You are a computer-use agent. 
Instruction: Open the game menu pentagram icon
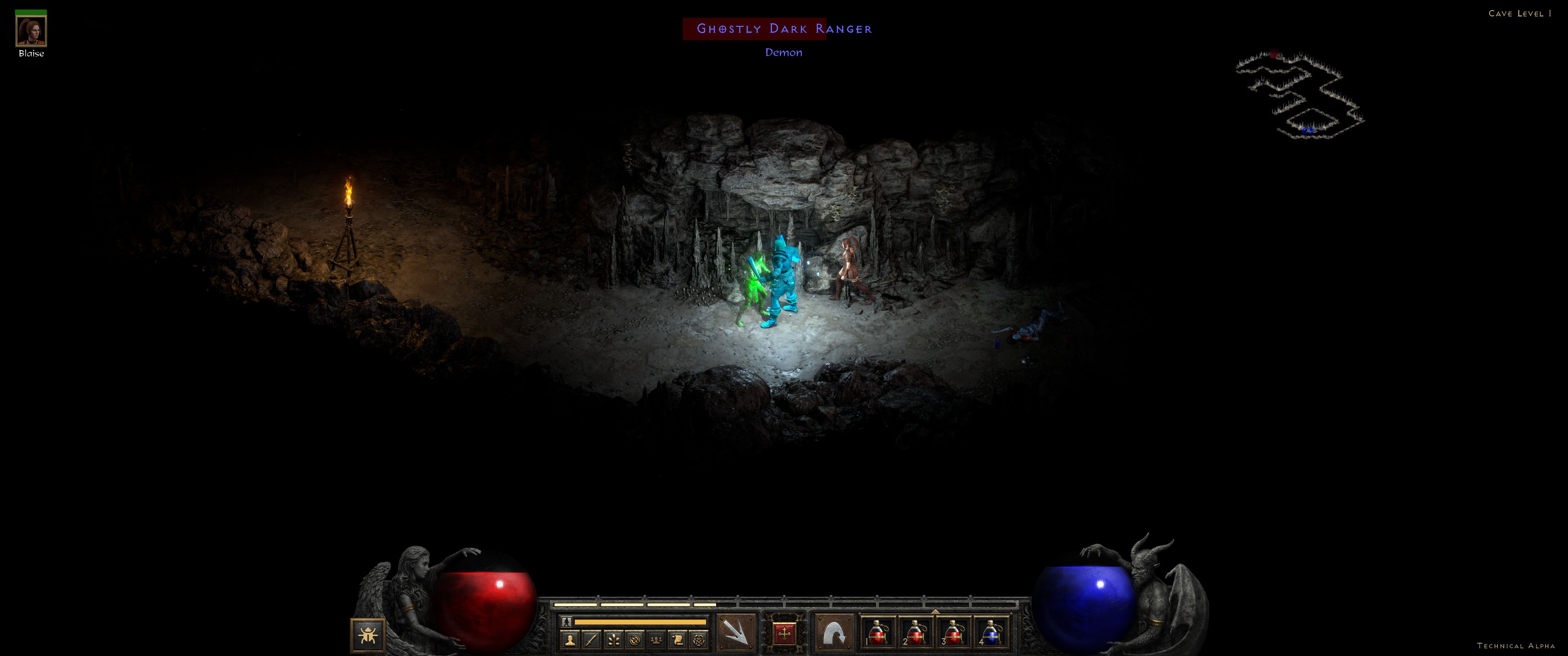click(x=699, y=640)
